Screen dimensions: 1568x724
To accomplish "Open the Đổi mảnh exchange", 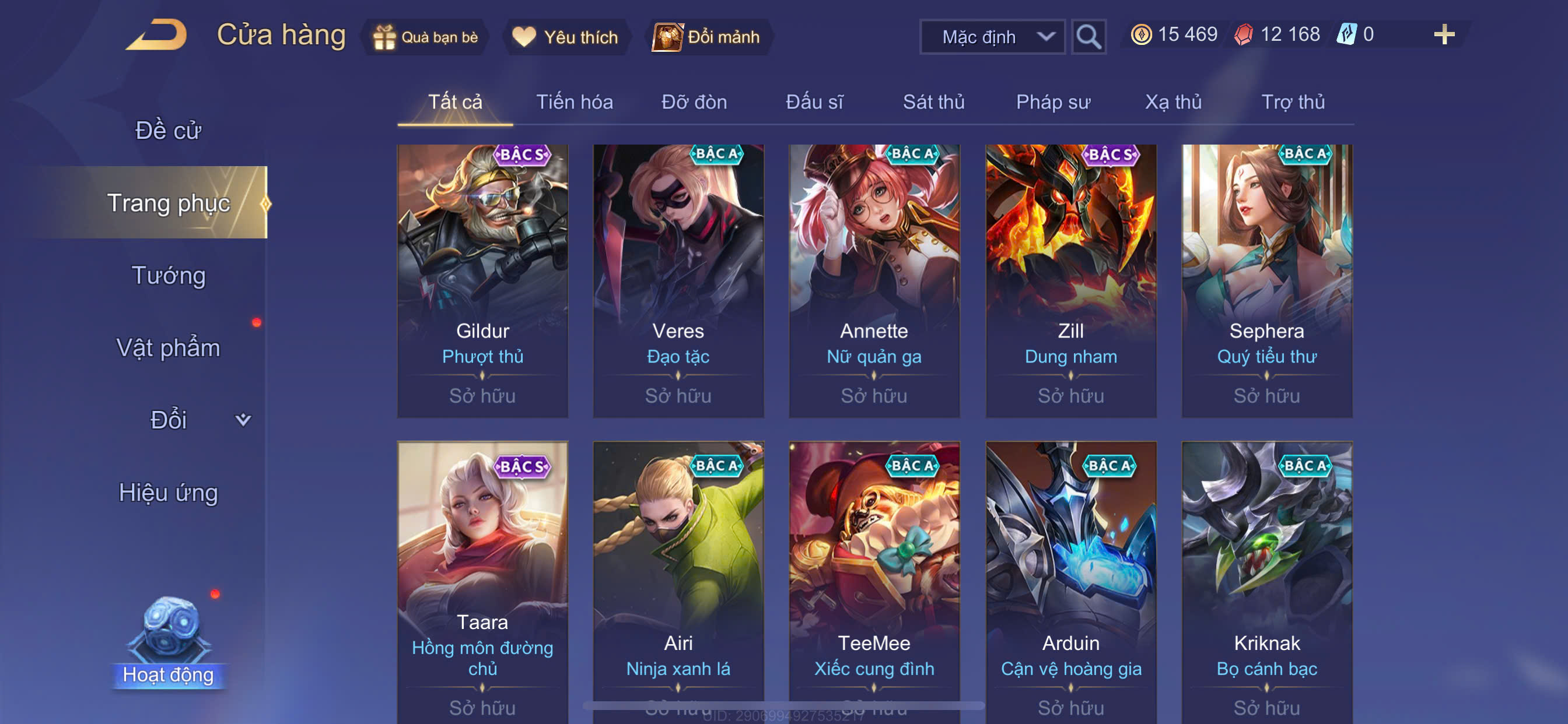I will click(x=708, y=37).
